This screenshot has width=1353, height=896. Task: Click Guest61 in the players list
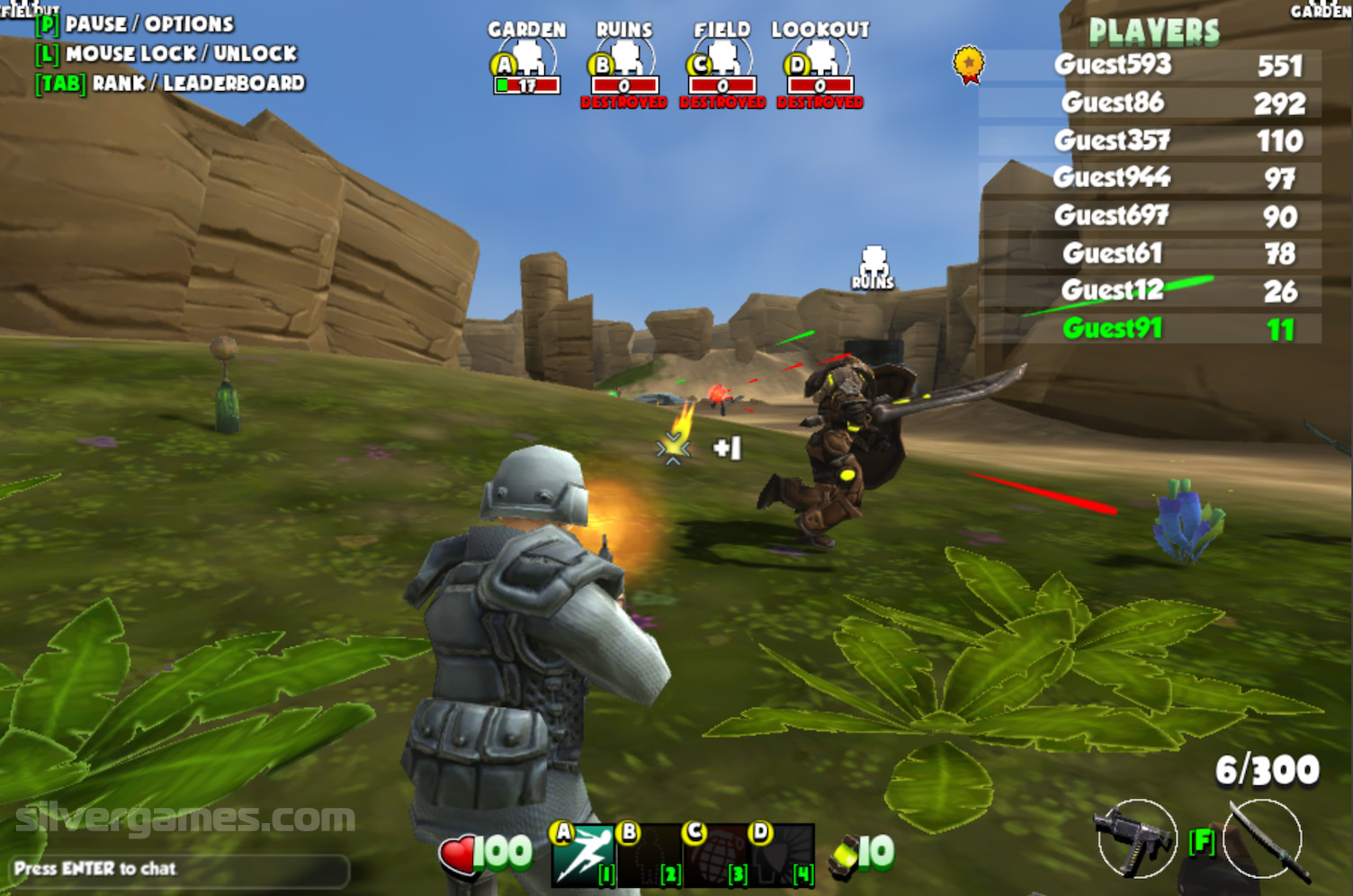1113,253
